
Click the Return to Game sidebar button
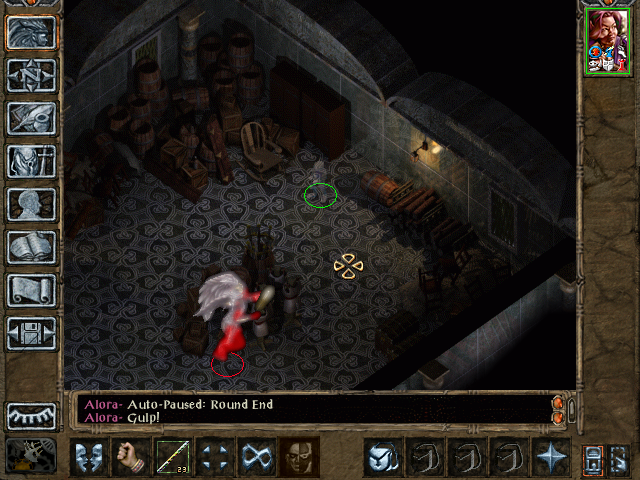[x=31, y=32]
